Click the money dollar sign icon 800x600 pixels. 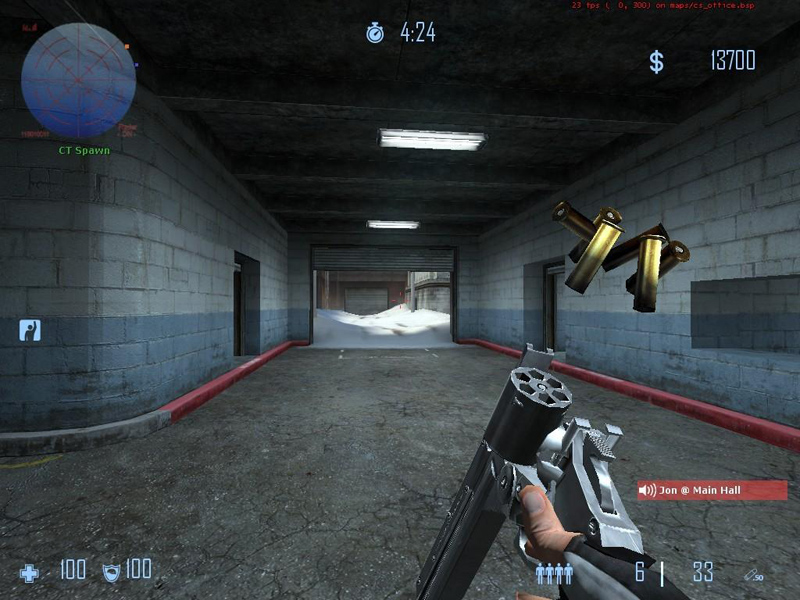tap(656, 62)
